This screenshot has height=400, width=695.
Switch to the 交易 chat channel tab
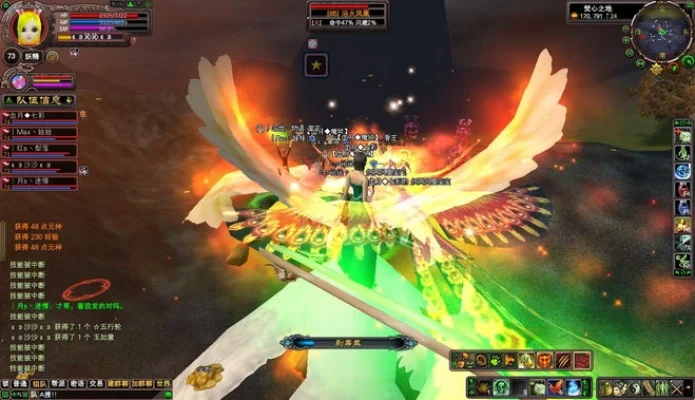[96, 383]
